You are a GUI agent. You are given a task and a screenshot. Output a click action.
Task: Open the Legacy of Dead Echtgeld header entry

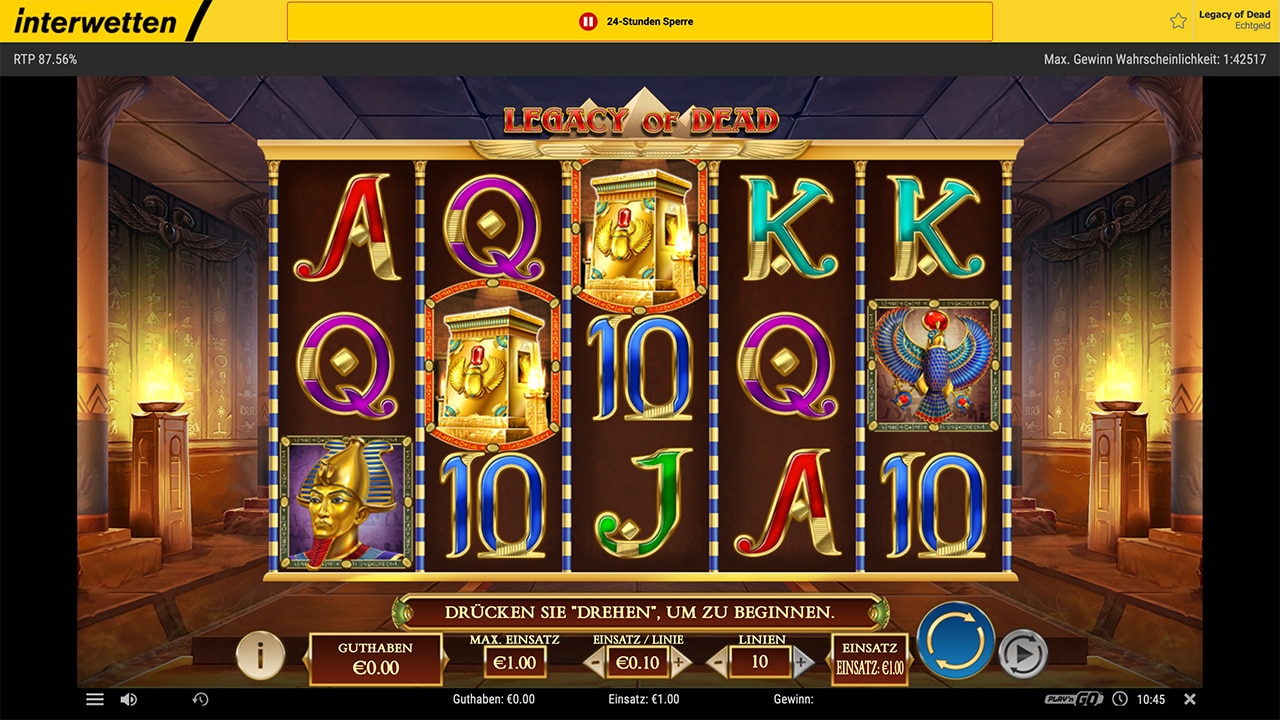click(1235, 20)
